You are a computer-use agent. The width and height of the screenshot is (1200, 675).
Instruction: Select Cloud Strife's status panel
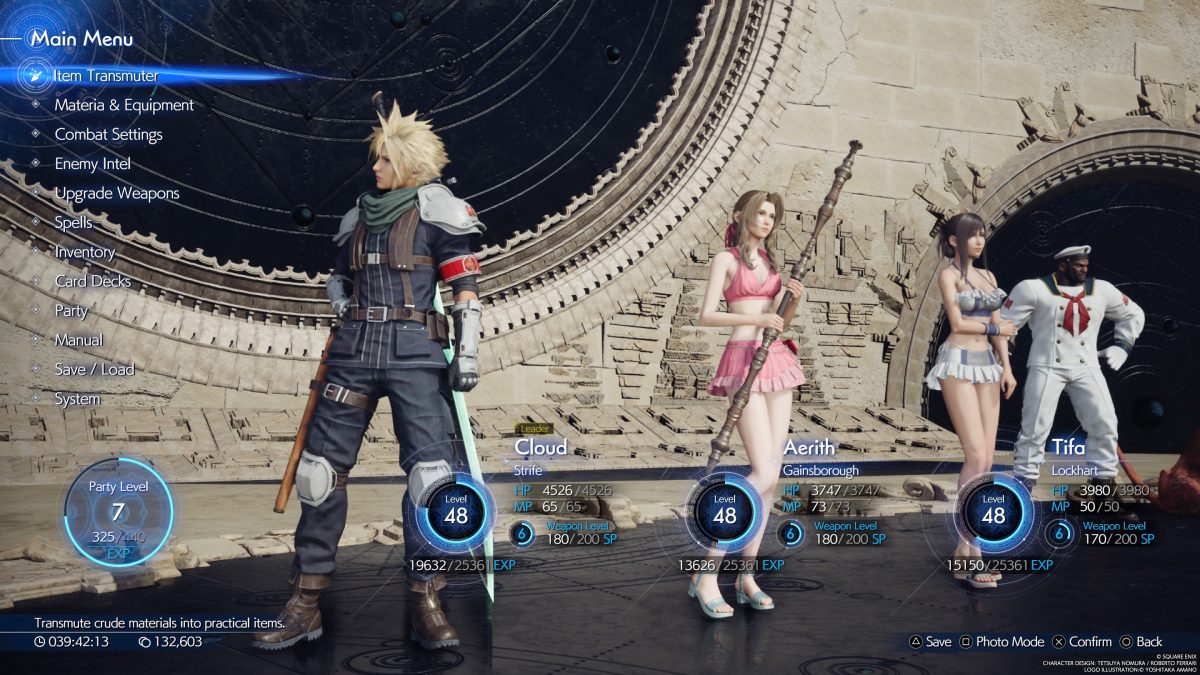[x=520, y=500]
